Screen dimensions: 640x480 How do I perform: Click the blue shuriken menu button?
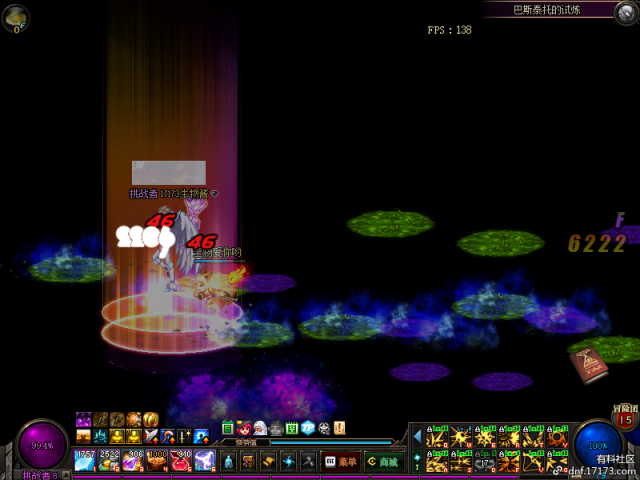pyautogui.click(x=288, y=461)
